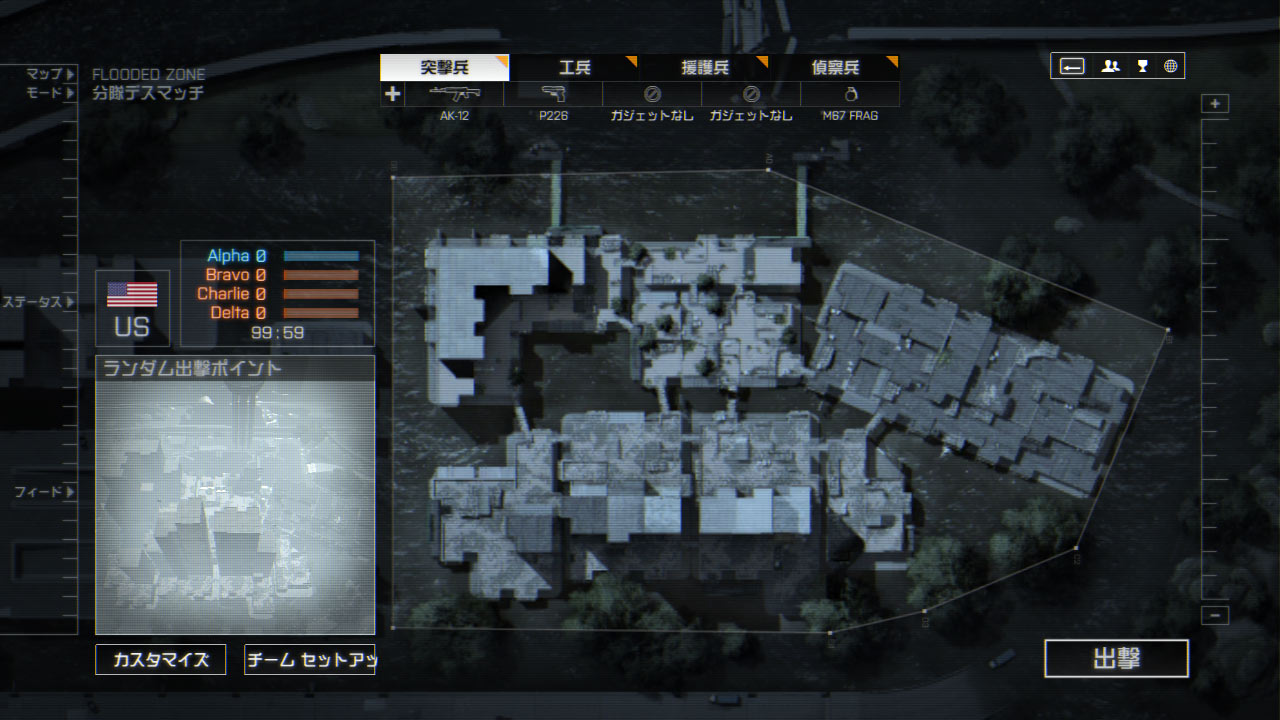The width and height of the screenshot is (1280, 720).
Task: Select the 突撃兵 assault class tab
Action: (444, 68)
